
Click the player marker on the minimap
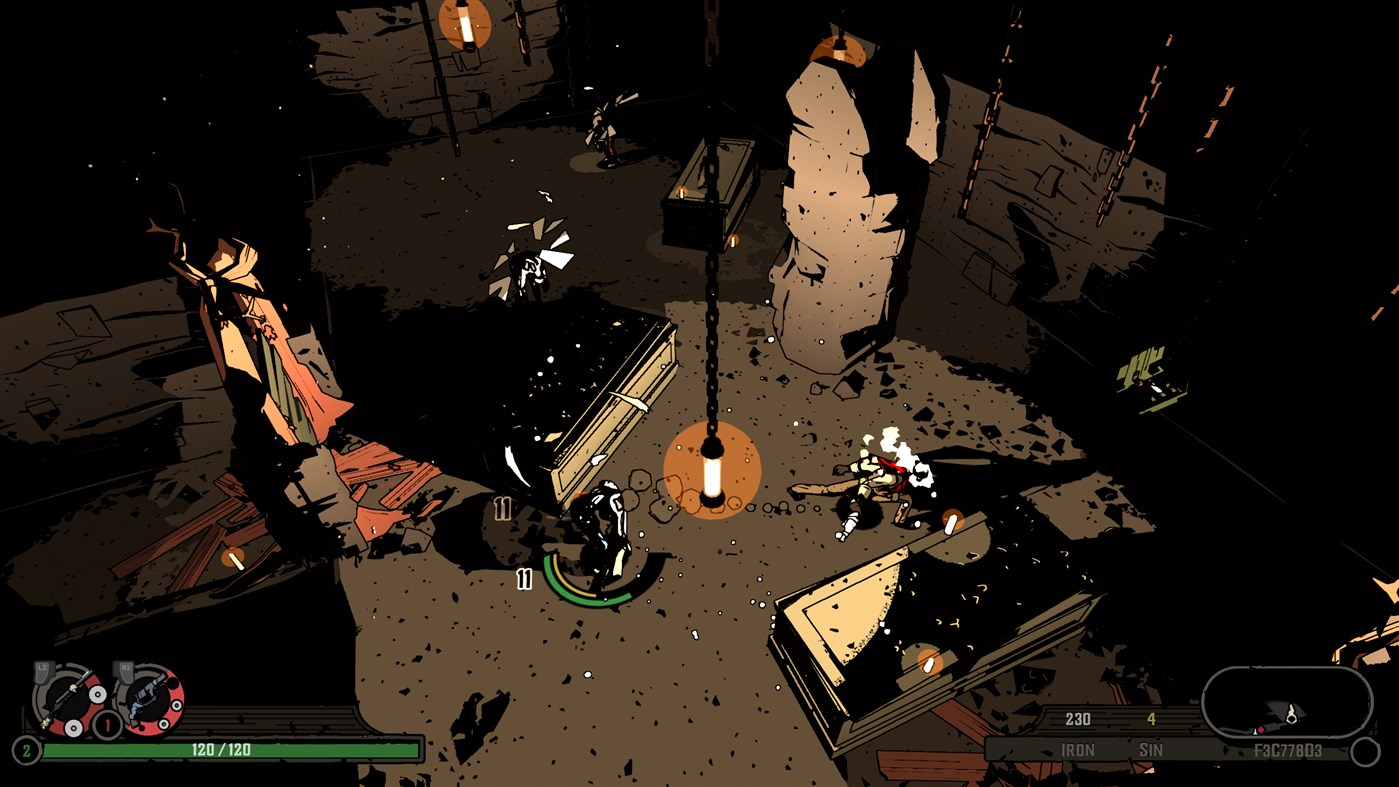1291,716
